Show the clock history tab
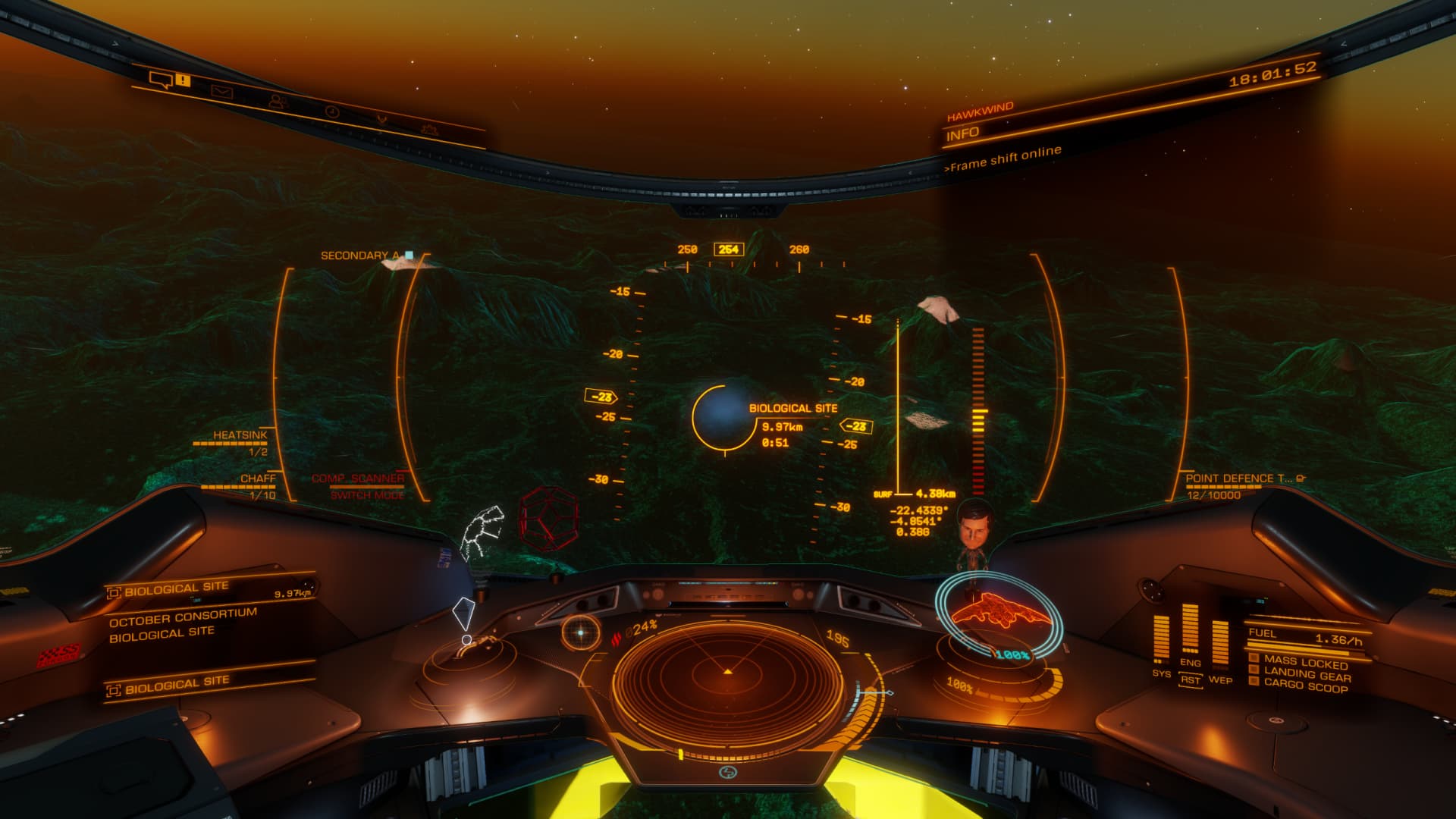Viewport: 1456px width, 819px height. [x=331, y=111]
